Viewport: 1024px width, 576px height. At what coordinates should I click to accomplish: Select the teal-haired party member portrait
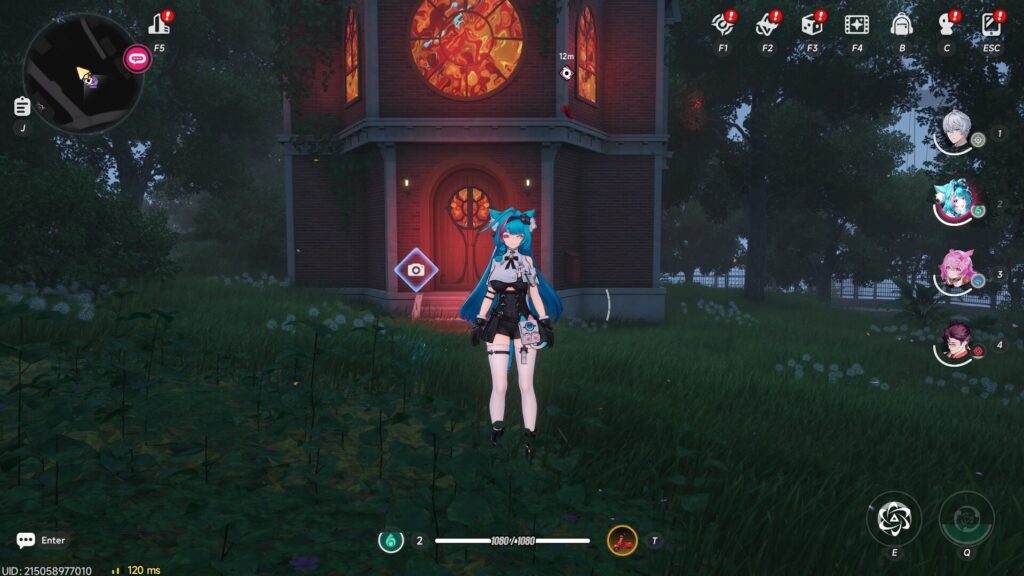click(x=955, y=202)
